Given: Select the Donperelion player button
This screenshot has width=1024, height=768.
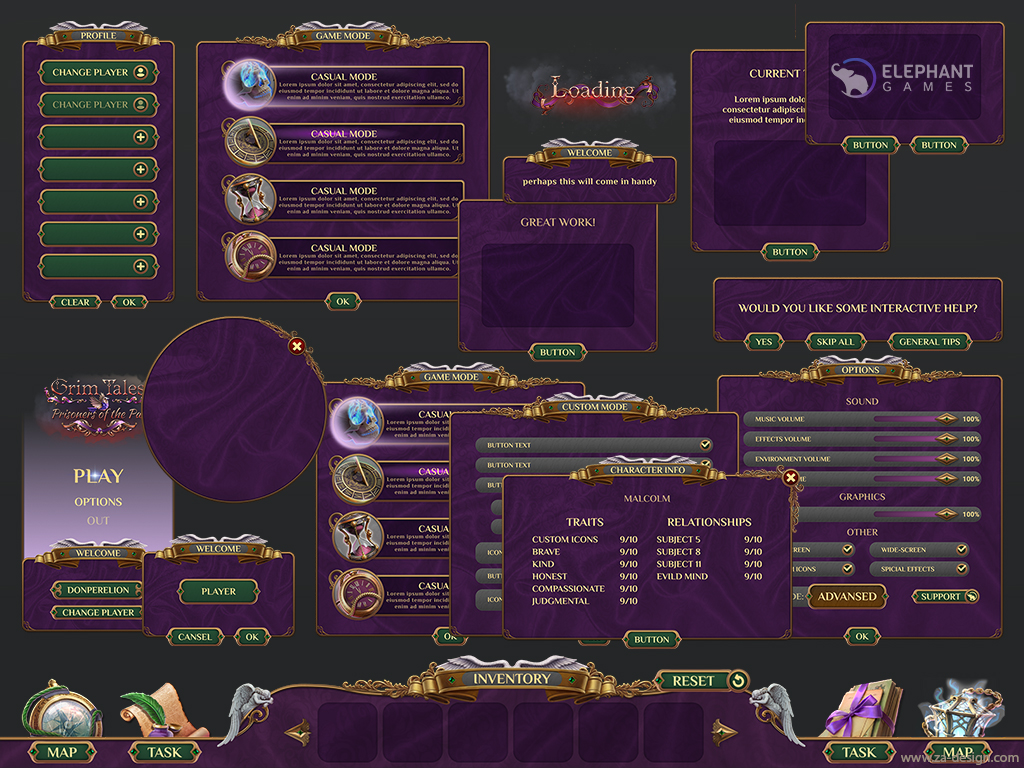Looking at the screenshot, I should click(97, 590).
